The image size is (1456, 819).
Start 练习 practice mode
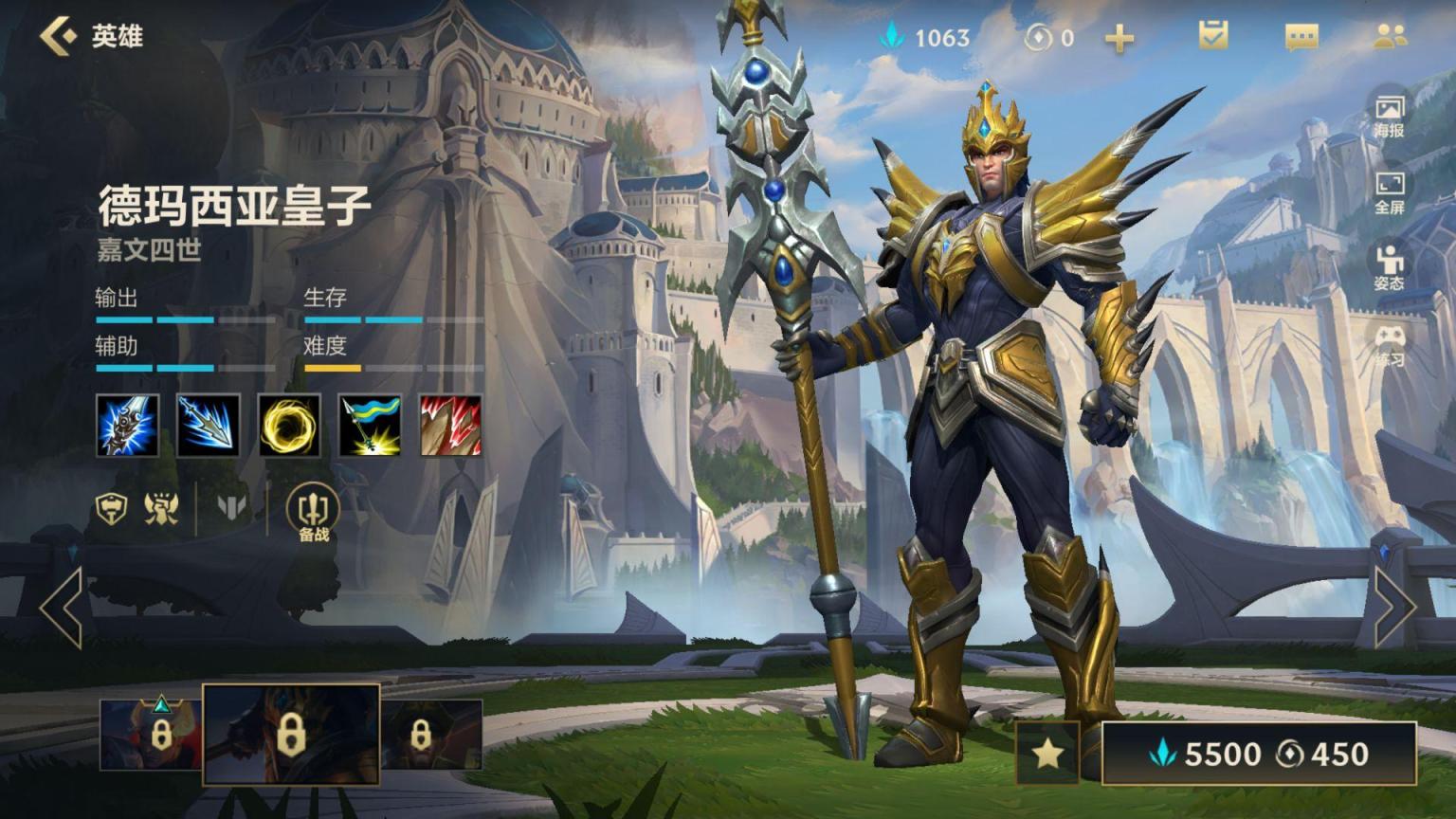pos(1389,345)
